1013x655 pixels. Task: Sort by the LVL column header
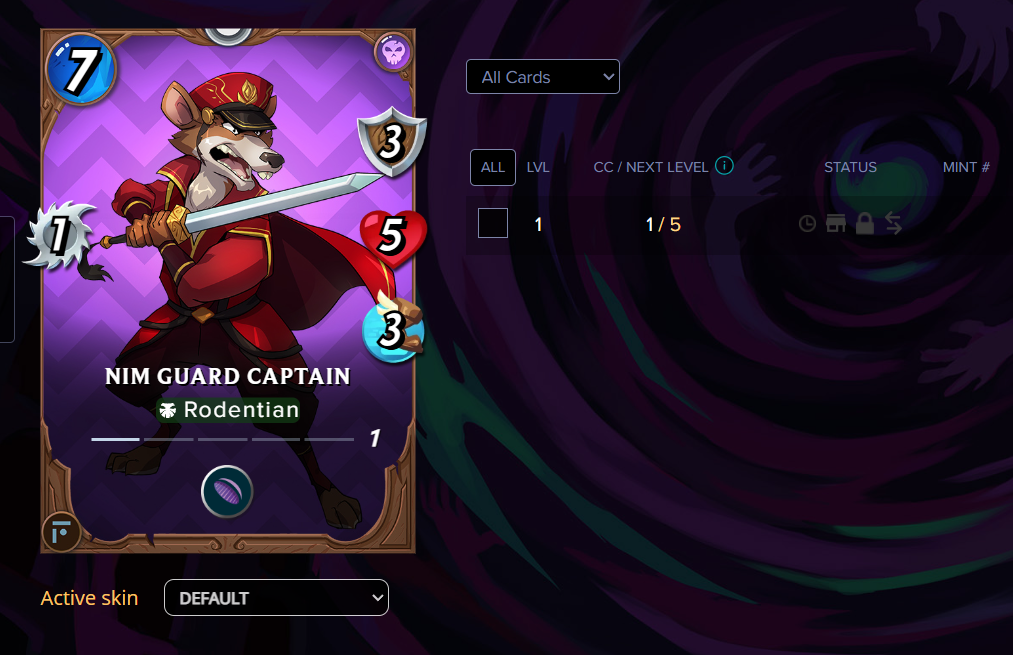[538, 167]
